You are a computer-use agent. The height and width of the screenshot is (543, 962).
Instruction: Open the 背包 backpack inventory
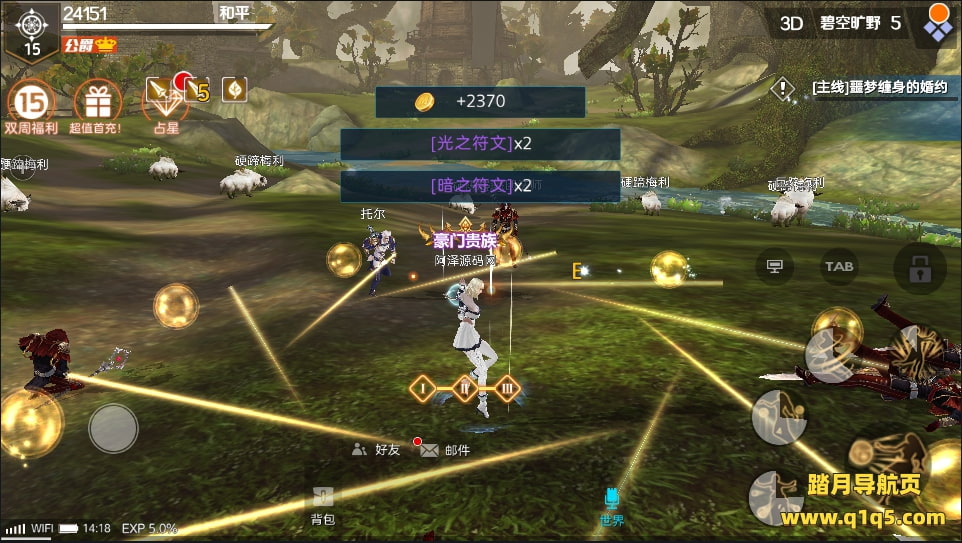pyautogui.click(x=322, y=505)
